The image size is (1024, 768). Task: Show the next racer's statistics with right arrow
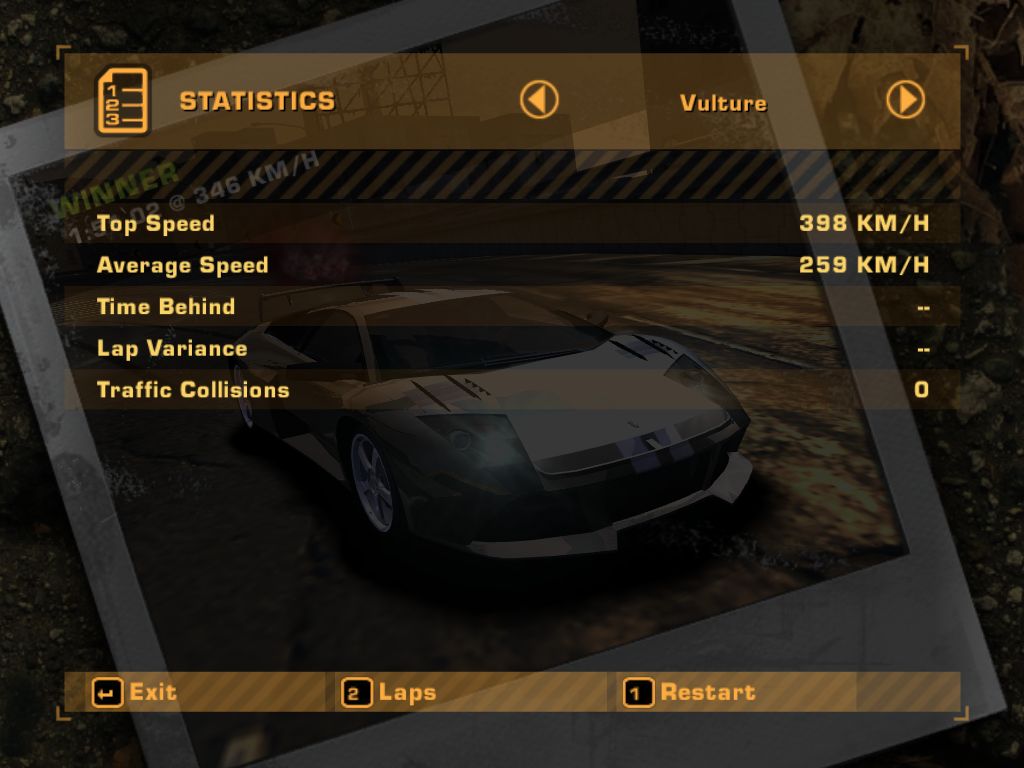pos(905,100)
